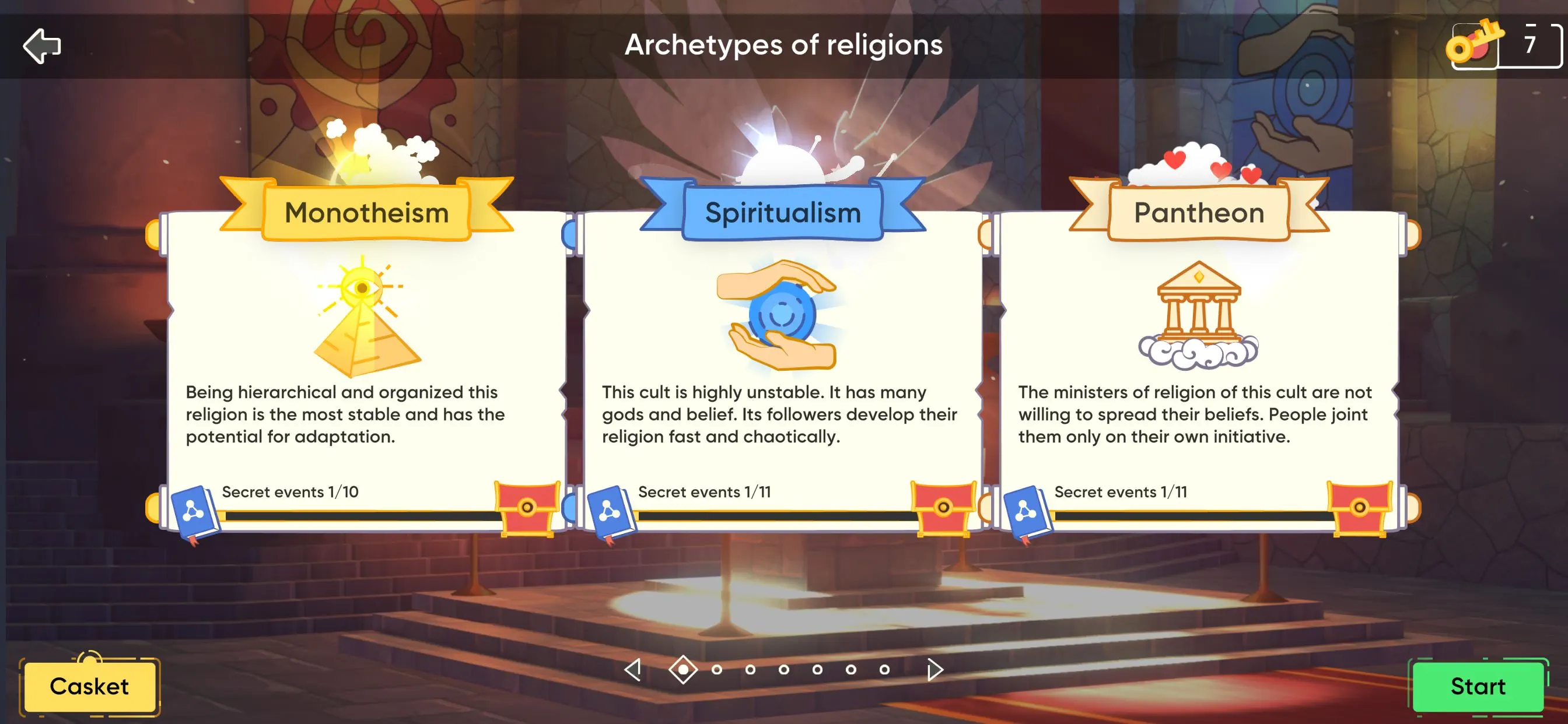Open the Casket menu

pyautogui.click(x=89, y=686)
